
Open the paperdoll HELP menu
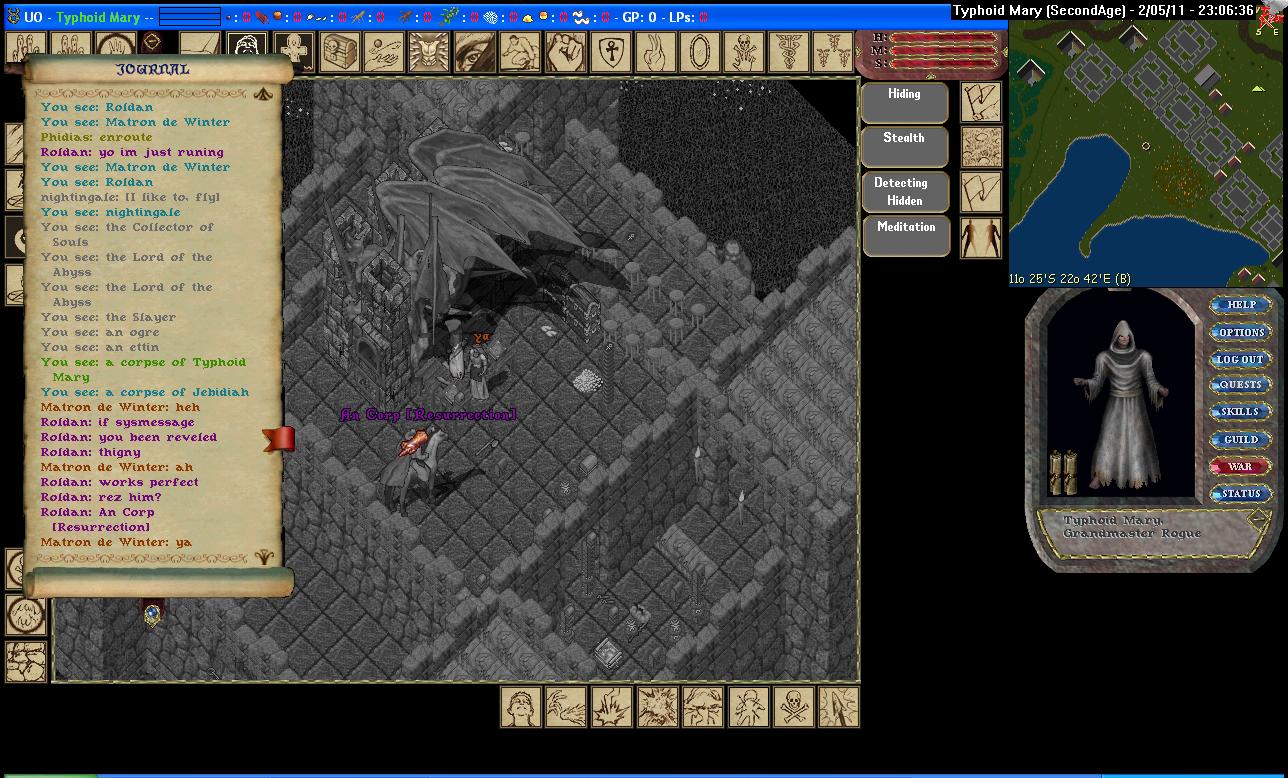1240,305
